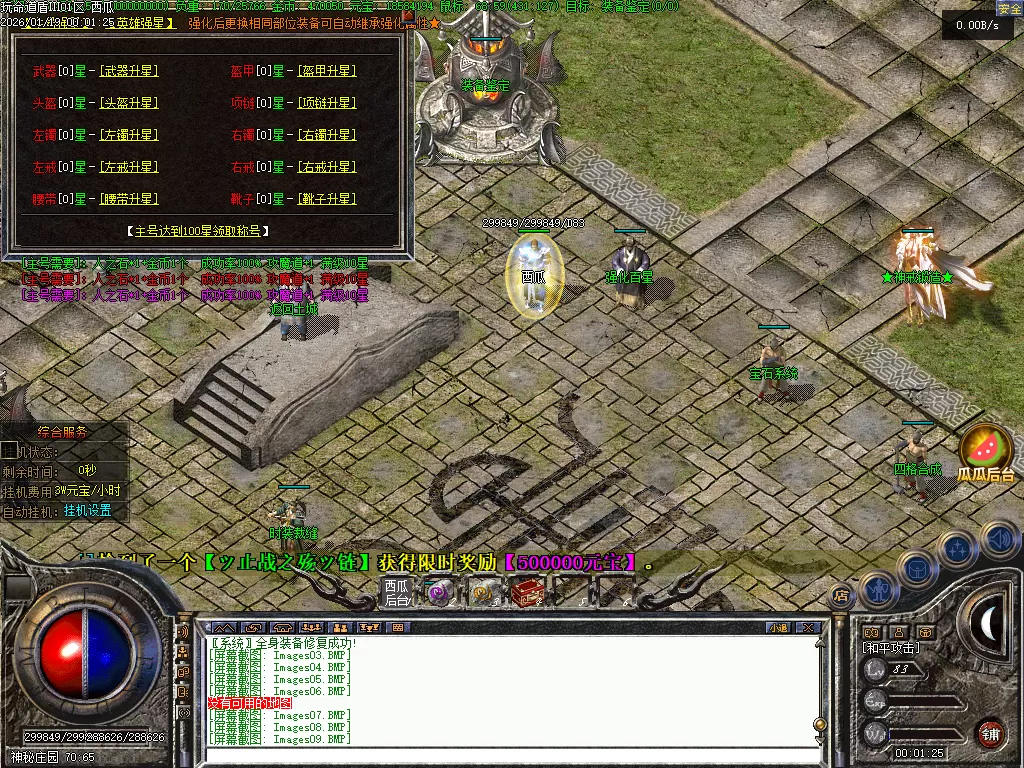The width and height of the screenshot is (1024, 768).
Task: Pick the 右戒升星 right ring upgrade
Action: pyautogui.click(x=327, y=167)
